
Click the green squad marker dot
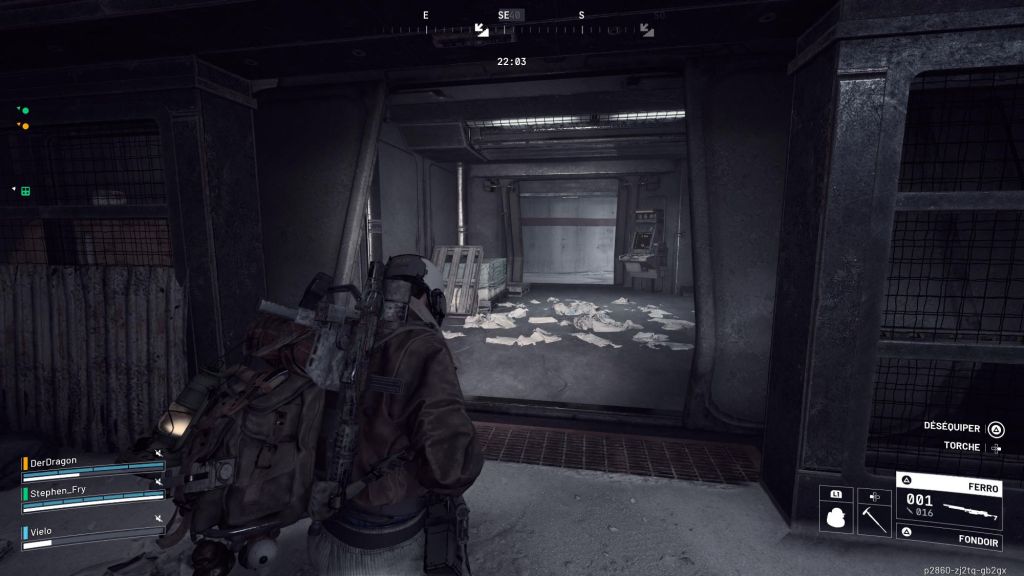pos(25,110)
